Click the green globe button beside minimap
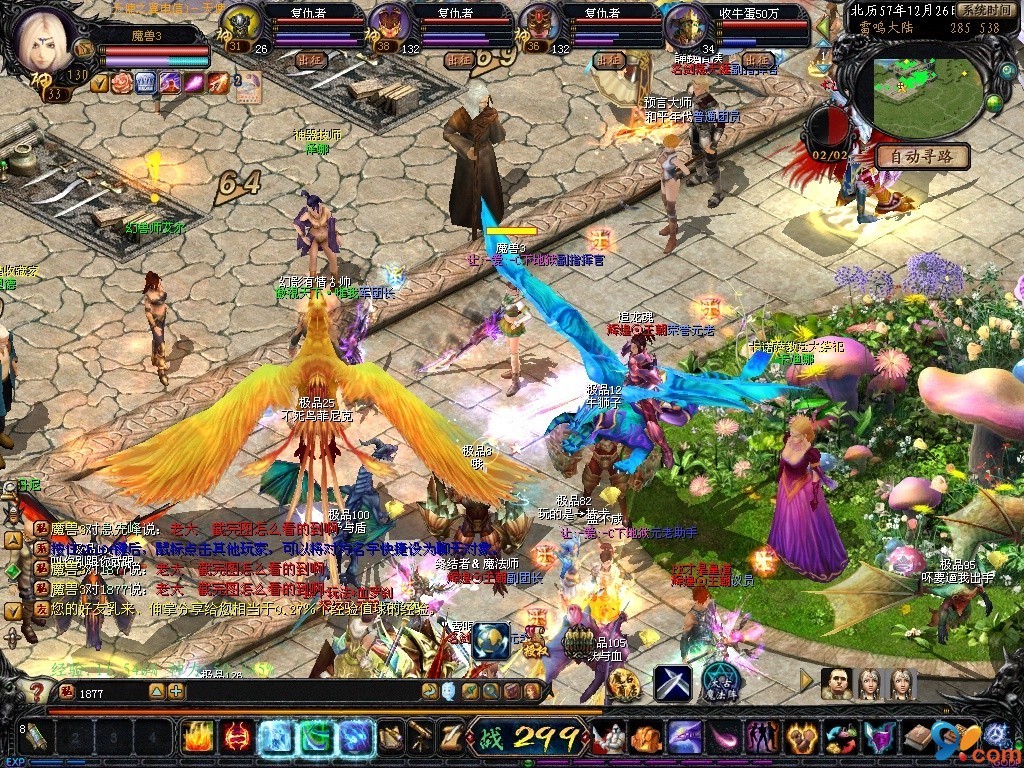Viewport: 1024px width, 768px height. point(994,102)
